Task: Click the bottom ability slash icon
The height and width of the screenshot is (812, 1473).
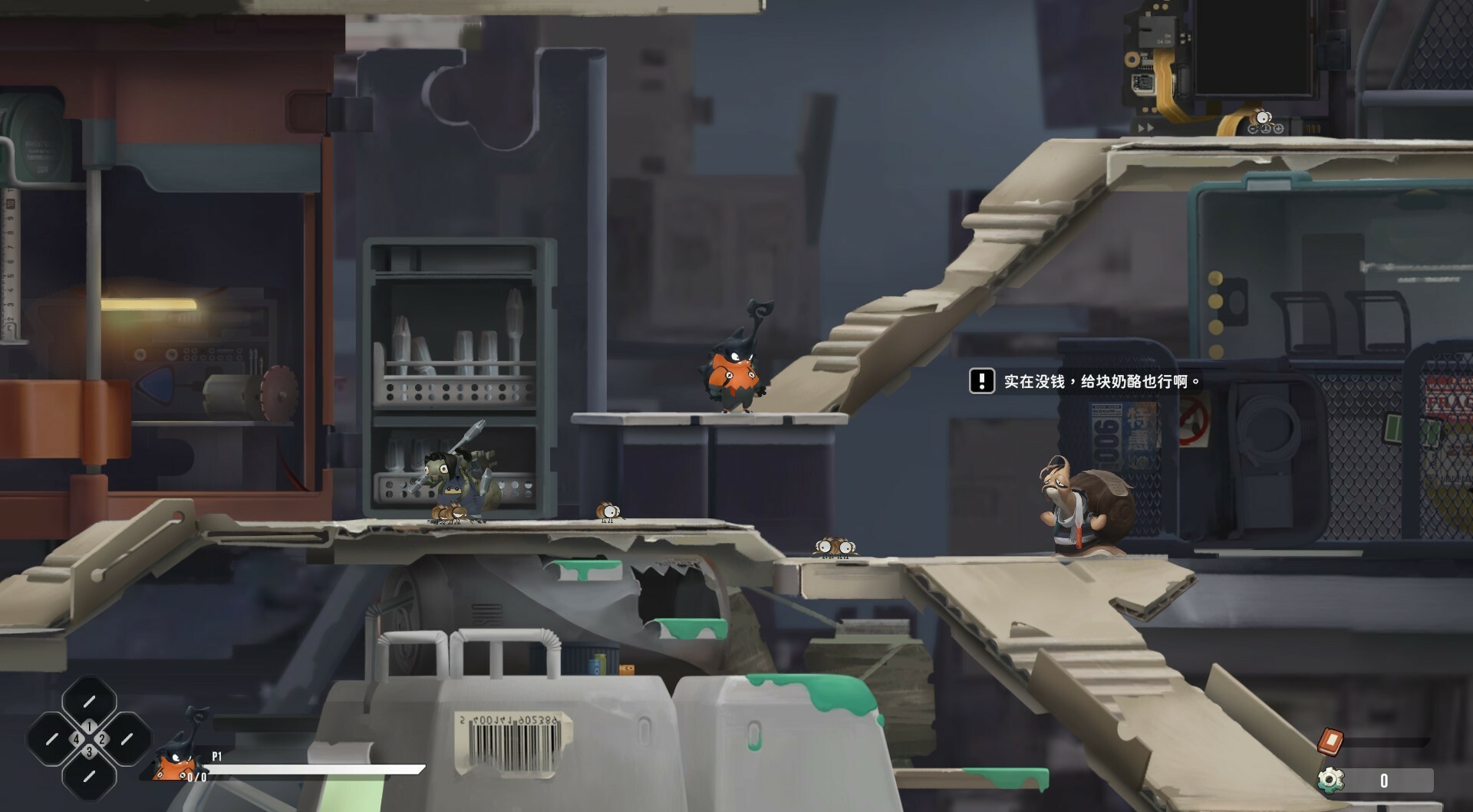Action: (89, 777)
